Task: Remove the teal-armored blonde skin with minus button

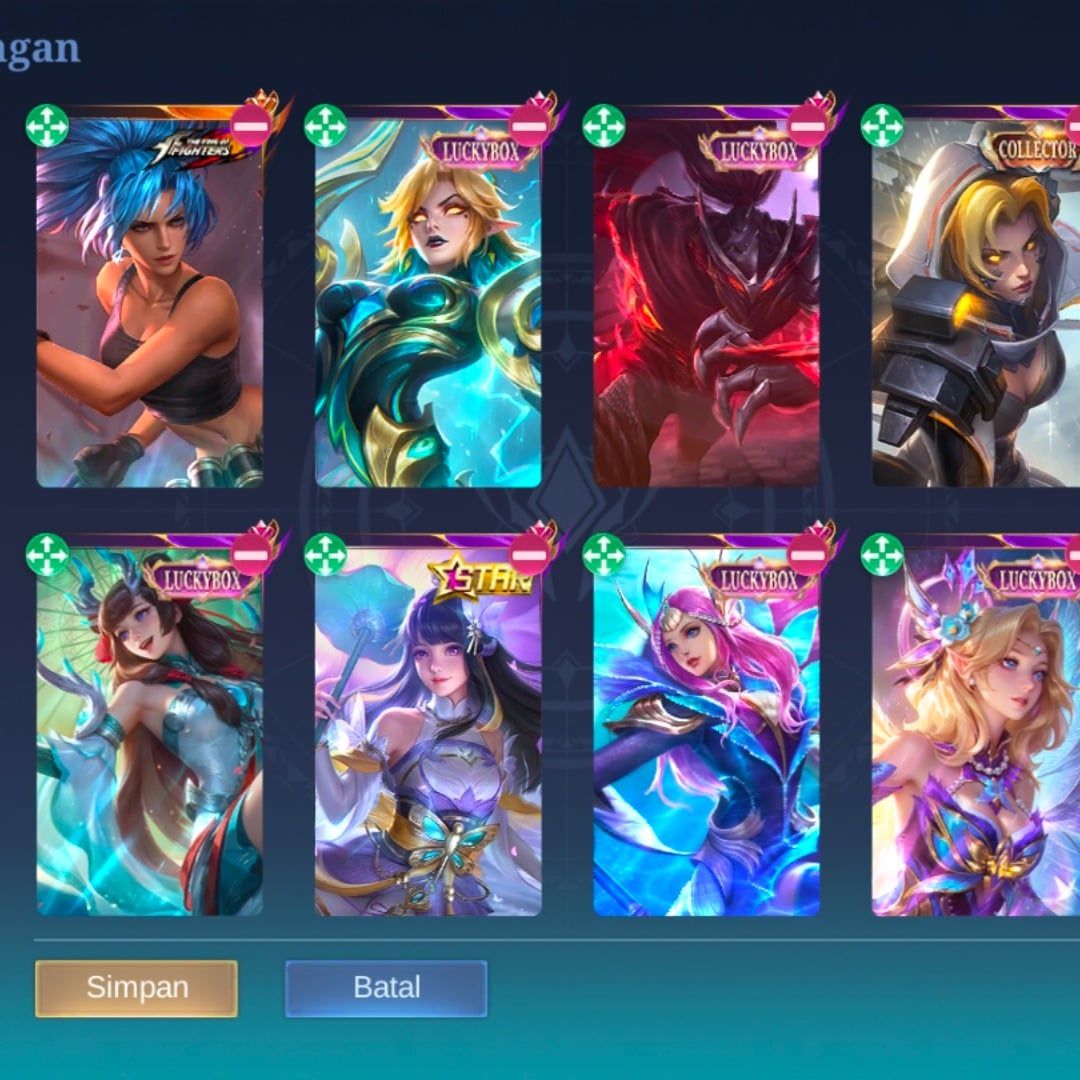Action: point(530,126)
